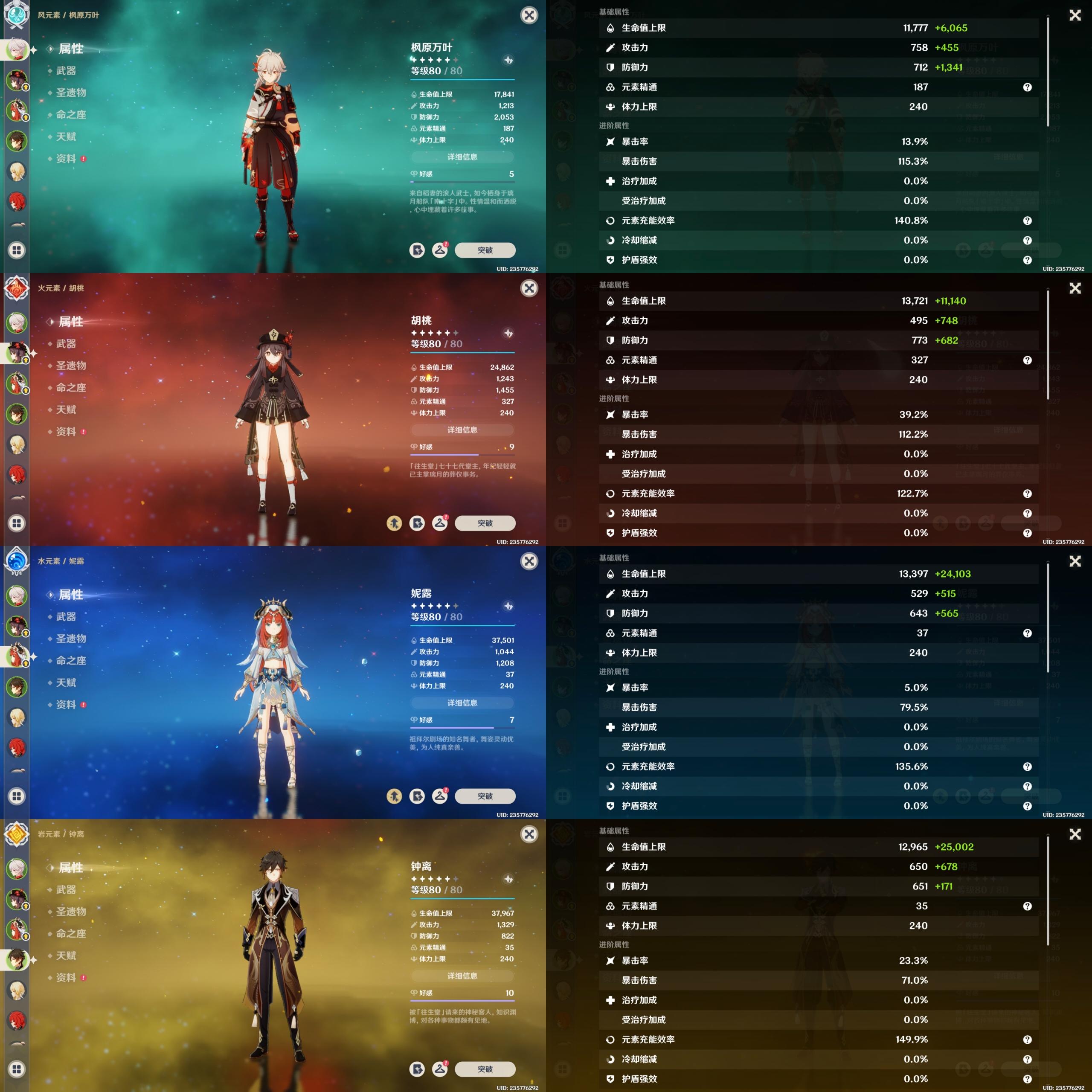This screenshot has width=1092, height=1092.
Task: Open four-square grid button on 钟离's sidebar
Action: (x=17, y=1069)
